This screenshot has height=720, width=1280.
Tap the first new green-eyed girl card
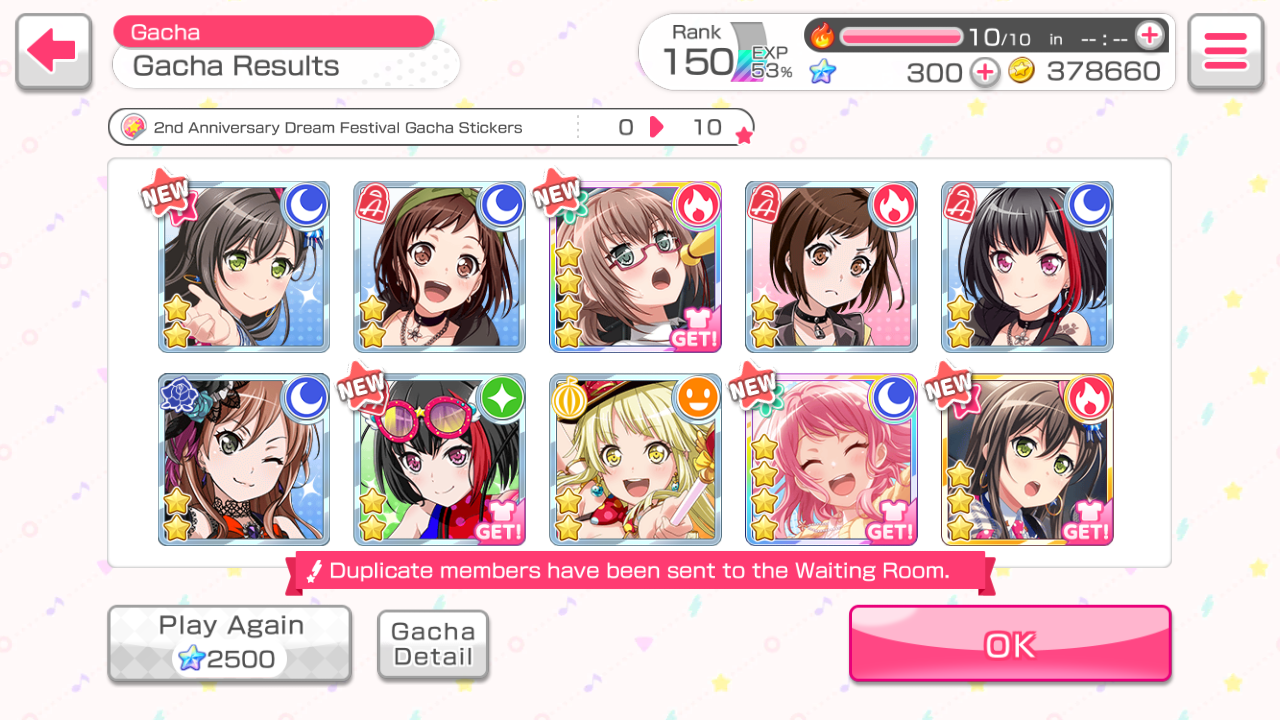244,267
